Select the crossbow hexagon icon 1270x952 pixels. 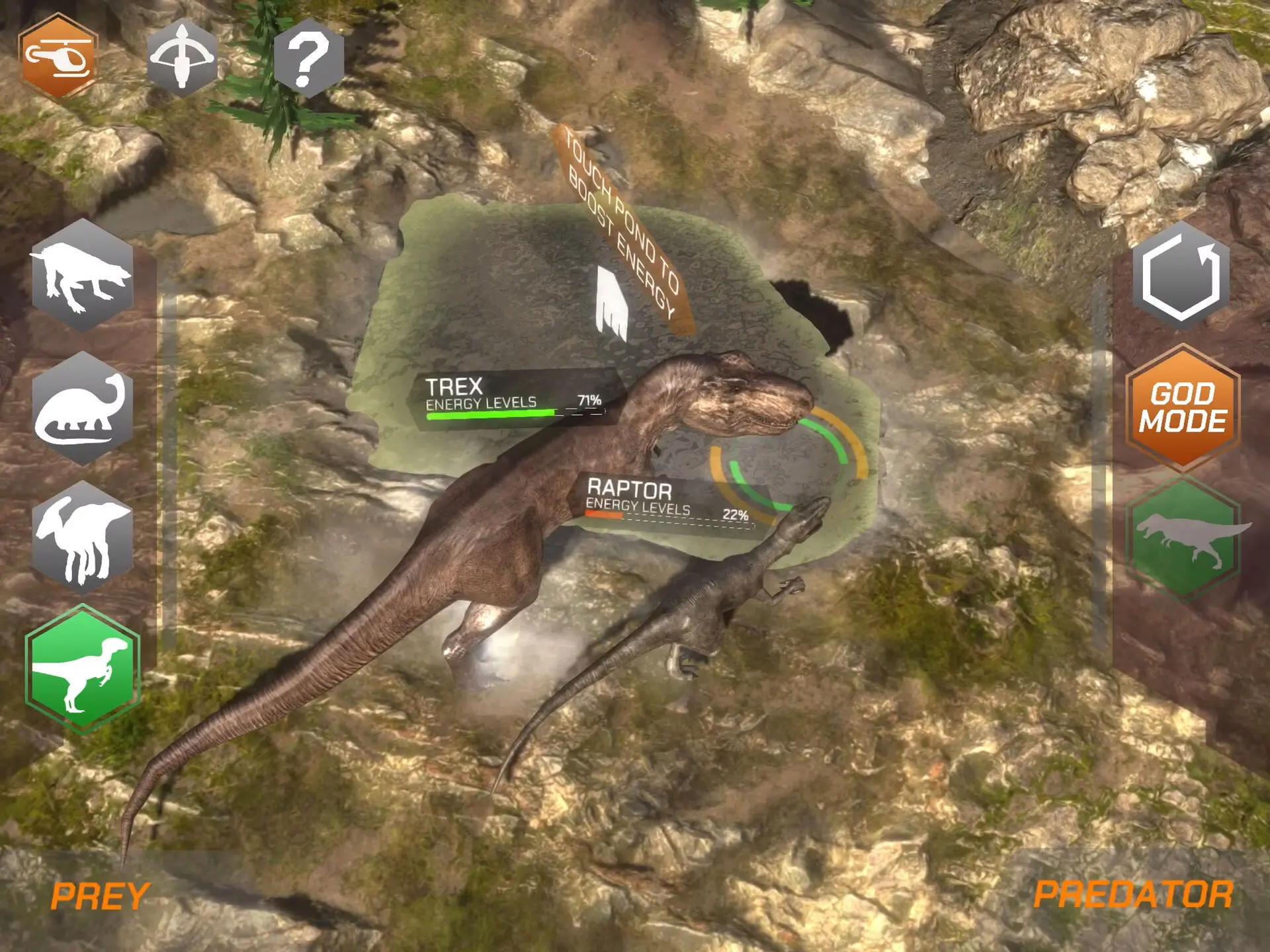[182, 58]
